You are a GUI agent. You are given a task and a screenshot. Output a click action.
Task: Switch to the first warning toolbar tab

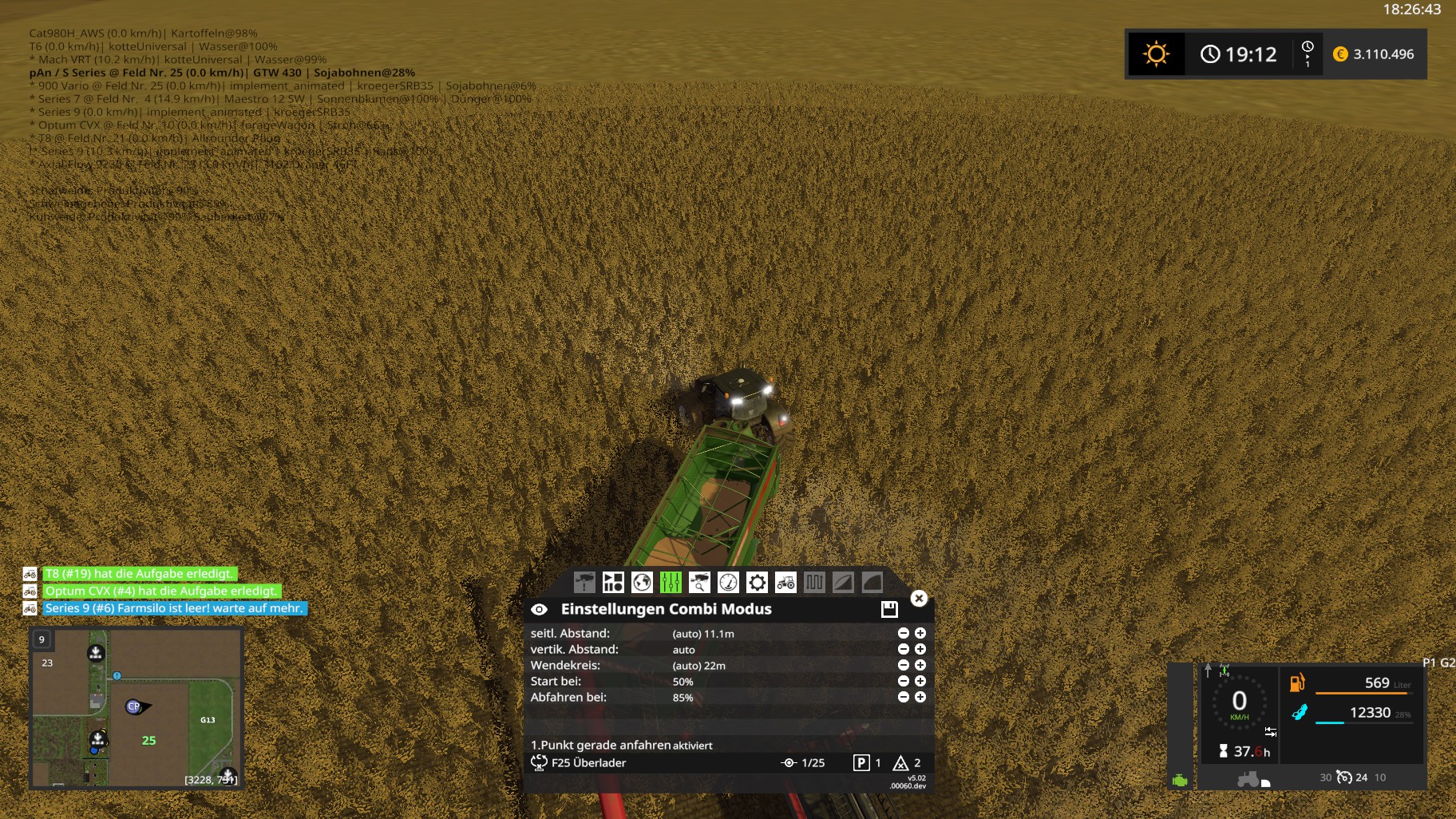click(584, 583)
